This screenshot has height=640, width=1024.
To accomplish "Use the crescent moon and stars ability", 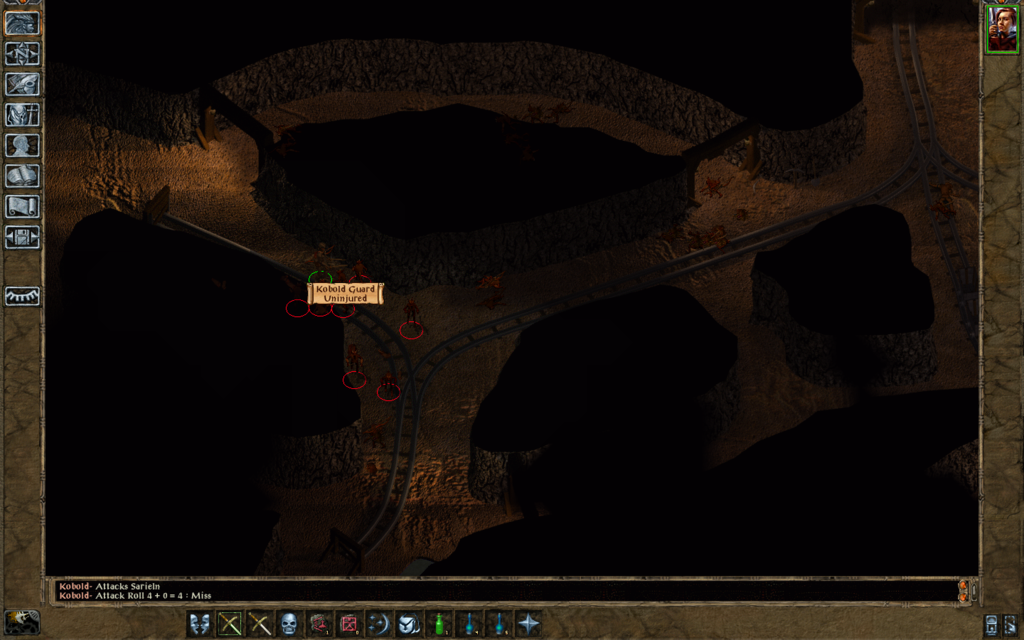I will click(379, 624).
